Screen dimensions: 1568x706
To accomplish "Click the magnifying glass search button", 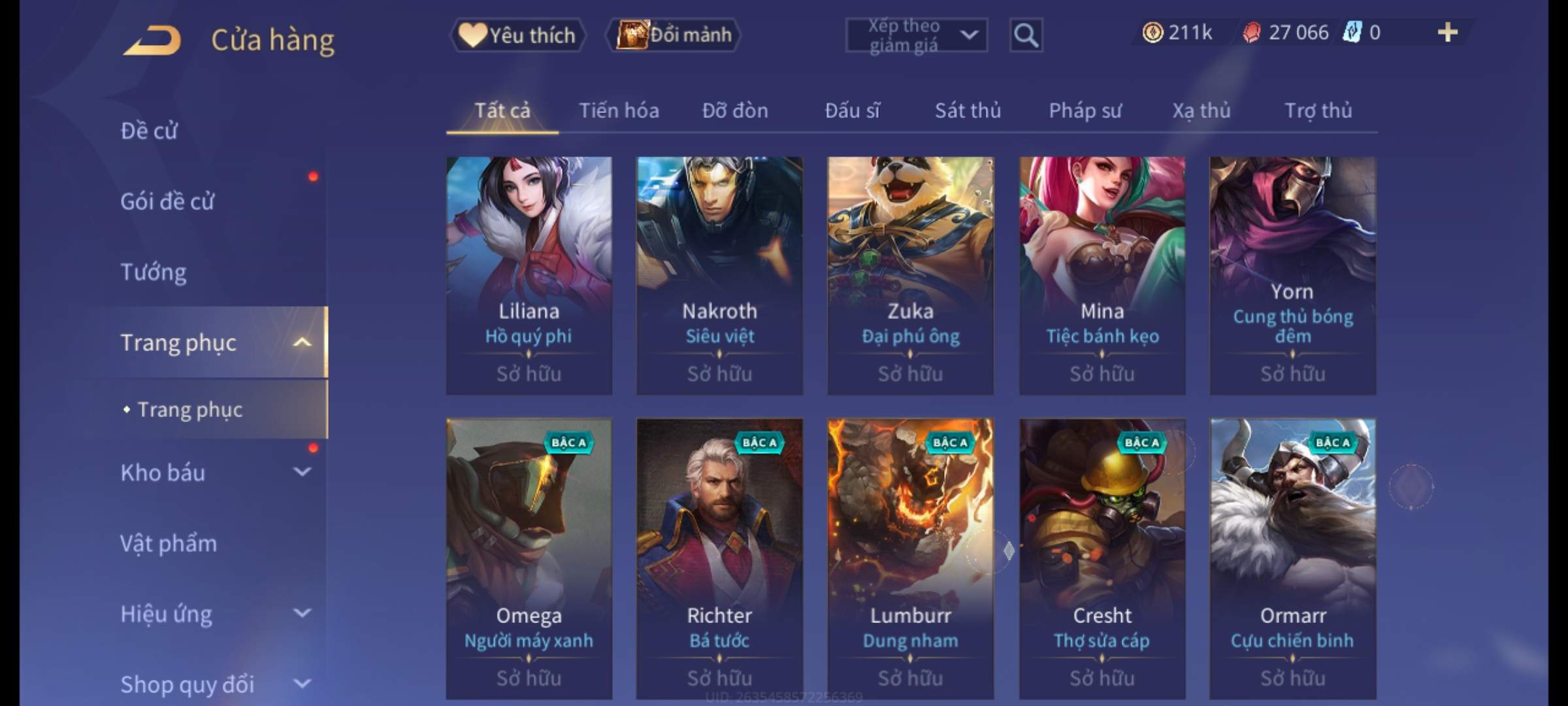I will 1026,35.
